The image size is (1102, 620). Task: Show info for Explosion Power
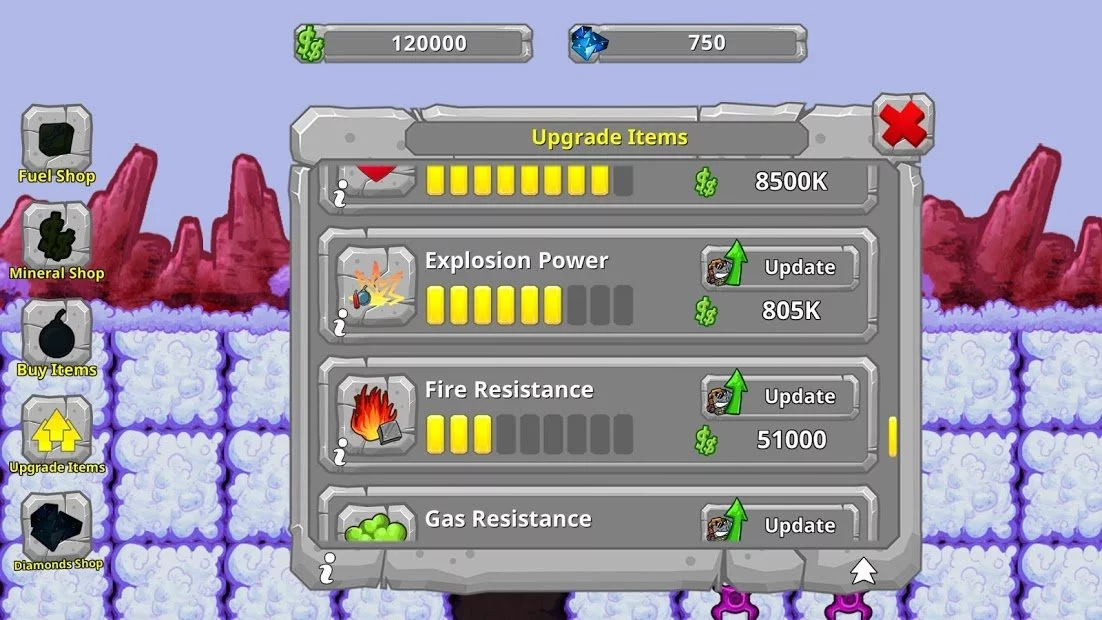[x=341, y=321]
